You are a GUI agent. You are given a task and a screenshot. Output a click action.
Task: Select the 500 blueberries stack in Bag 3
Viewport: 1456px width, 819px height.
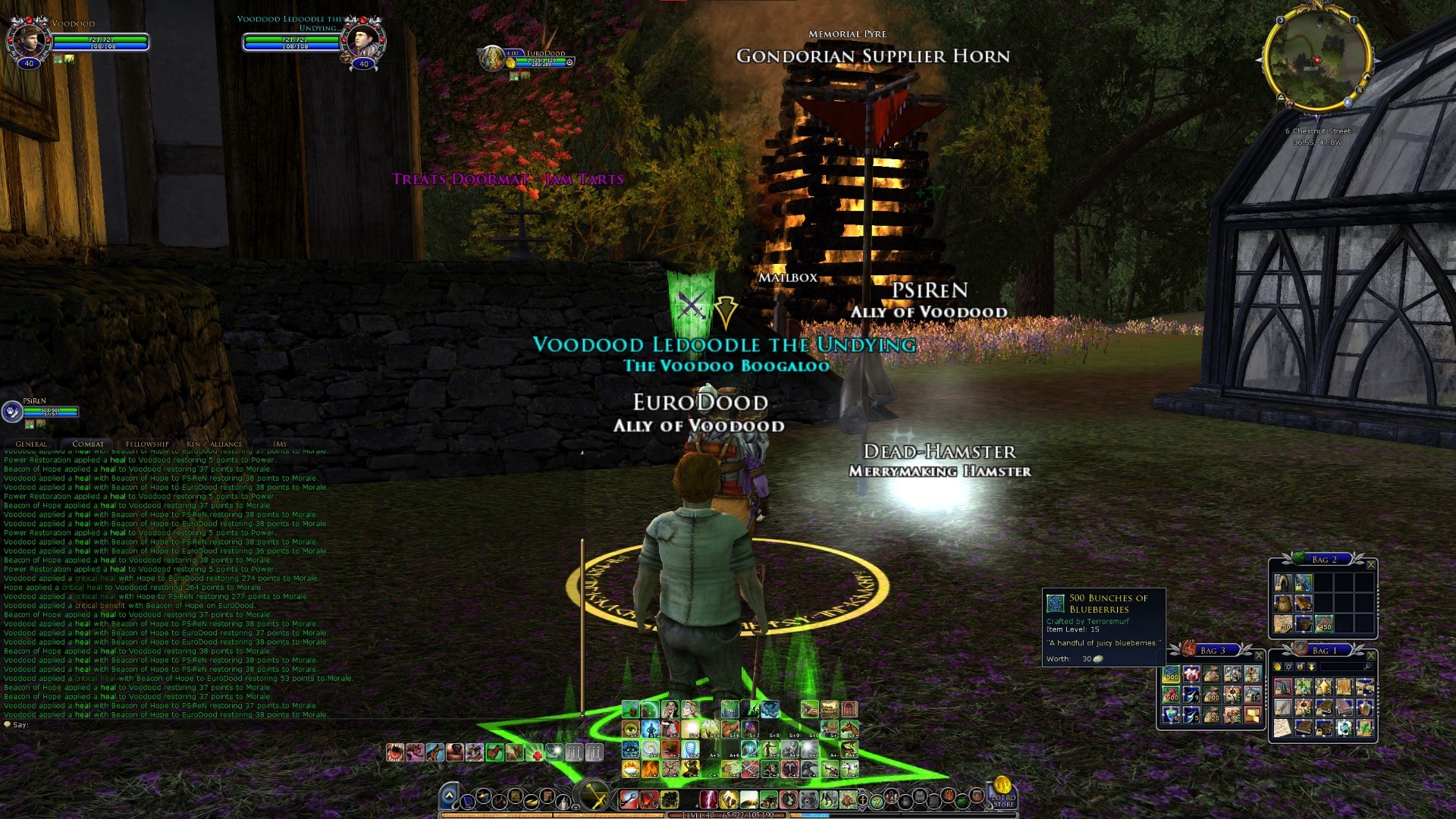coord(1171,674)
